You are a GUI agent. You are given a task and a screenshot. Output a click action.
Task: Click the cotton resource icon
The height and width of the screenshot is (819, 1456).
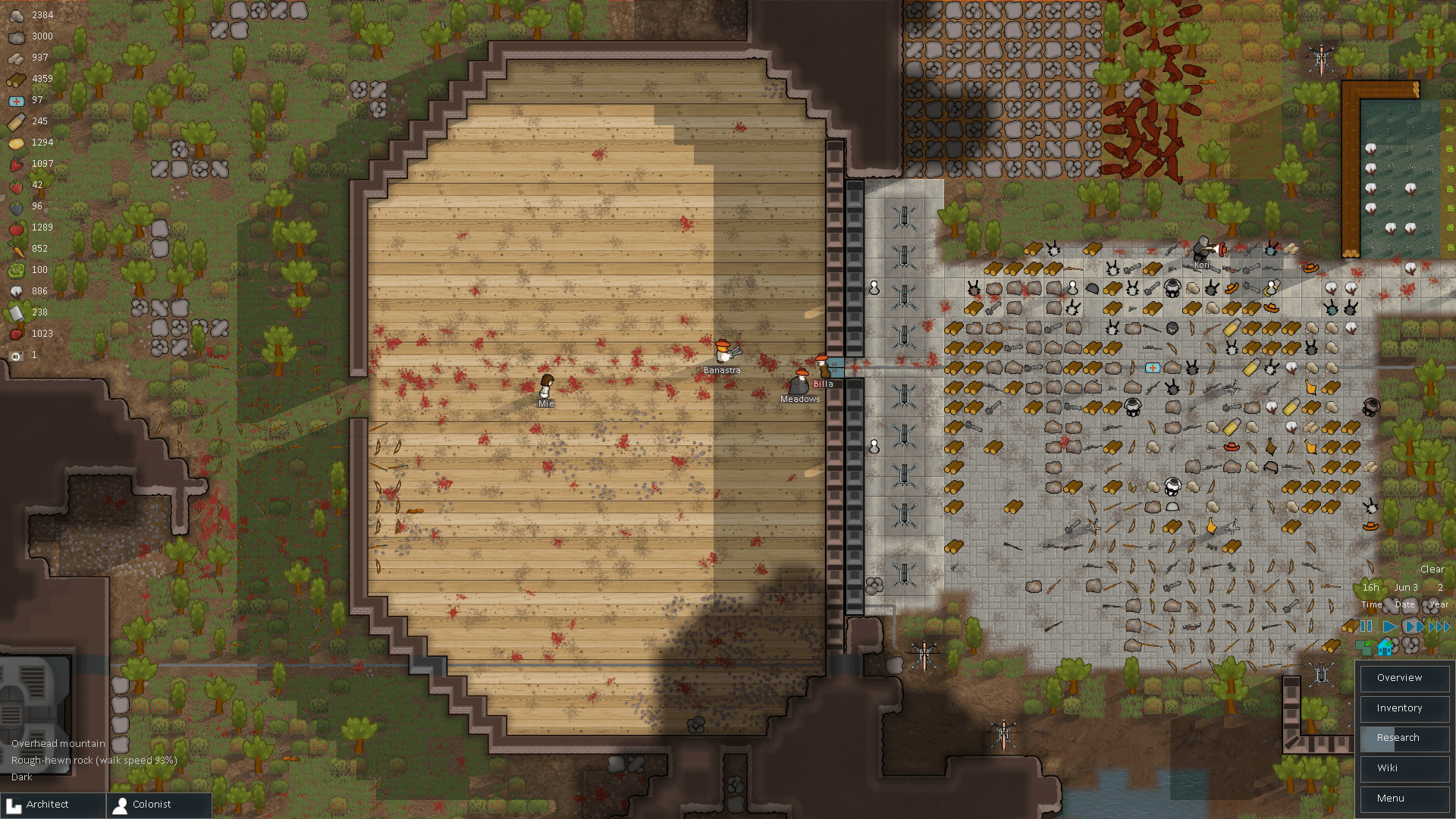point(15,291)
